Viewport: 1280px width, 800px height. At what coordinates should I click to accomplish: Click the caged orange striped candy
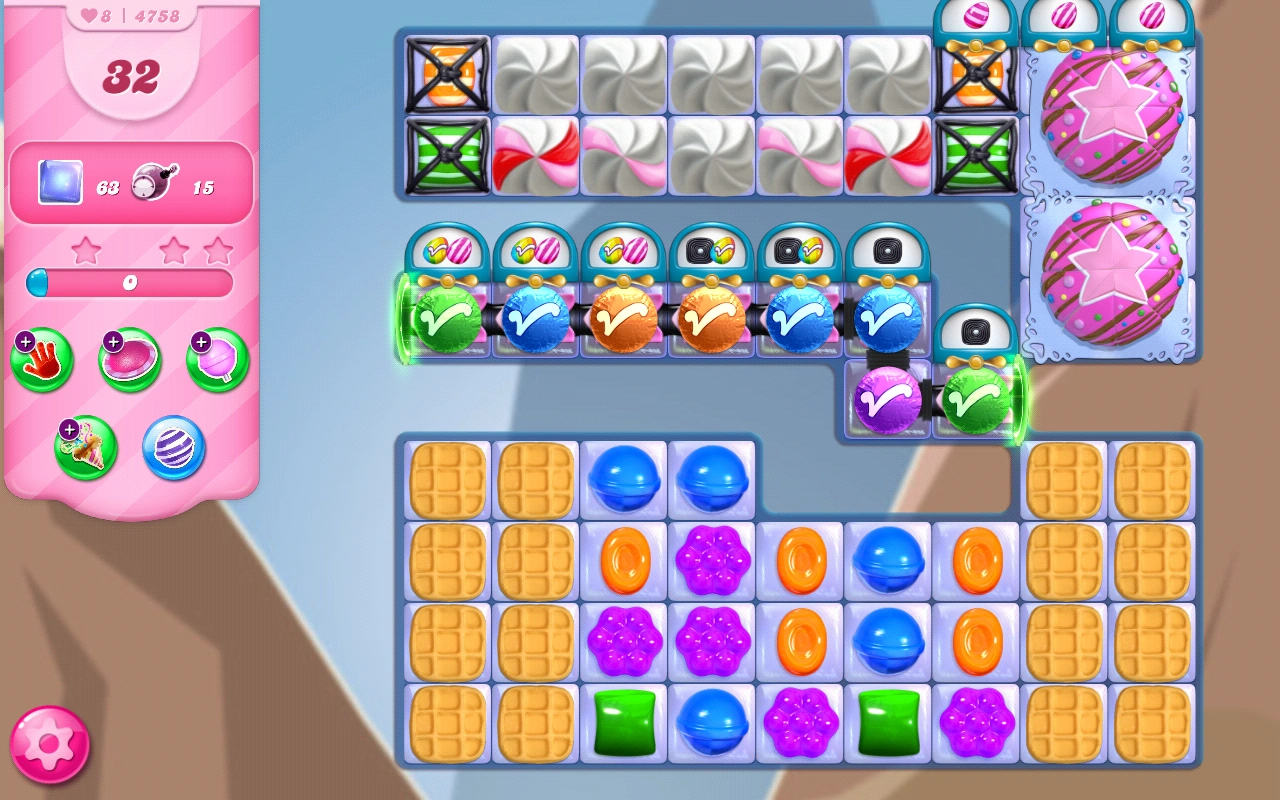446,70
